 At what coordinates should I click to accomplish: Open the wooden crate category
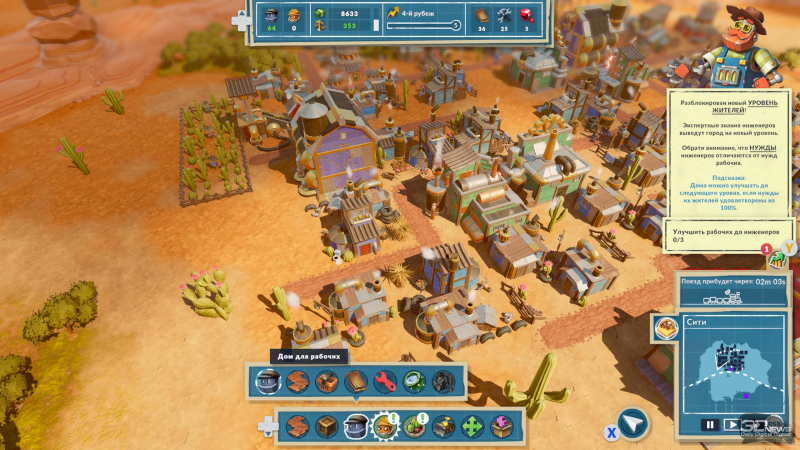(326, 426)
